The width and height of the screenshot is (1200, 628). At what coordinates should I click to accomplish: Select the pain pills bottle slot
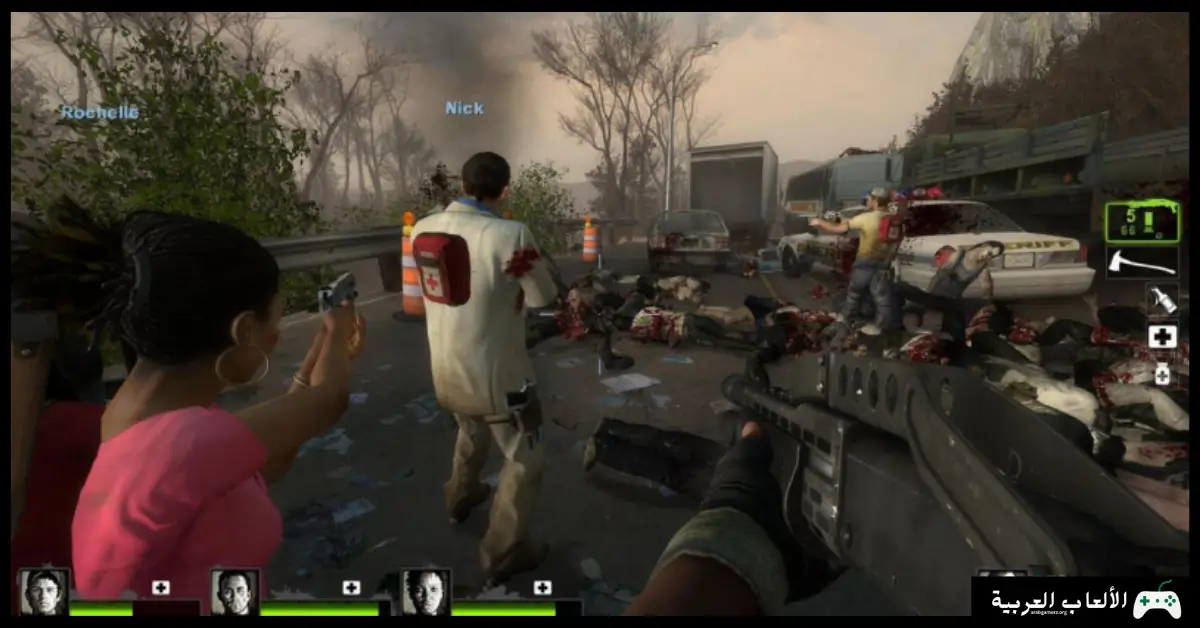[x=1161, y=375]
